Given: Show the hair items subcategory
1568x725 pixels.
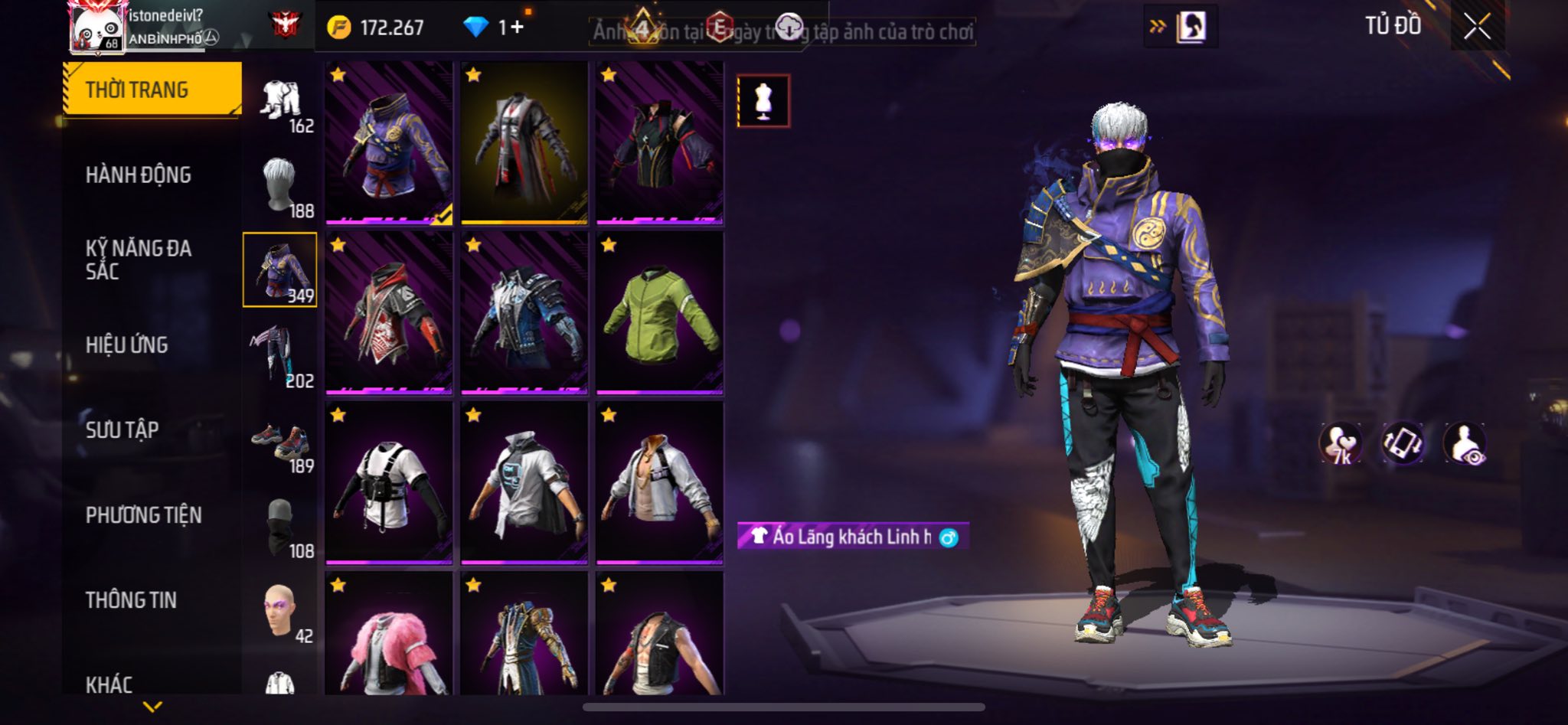Looking at the screenshot, I should [x=280, y=186].
